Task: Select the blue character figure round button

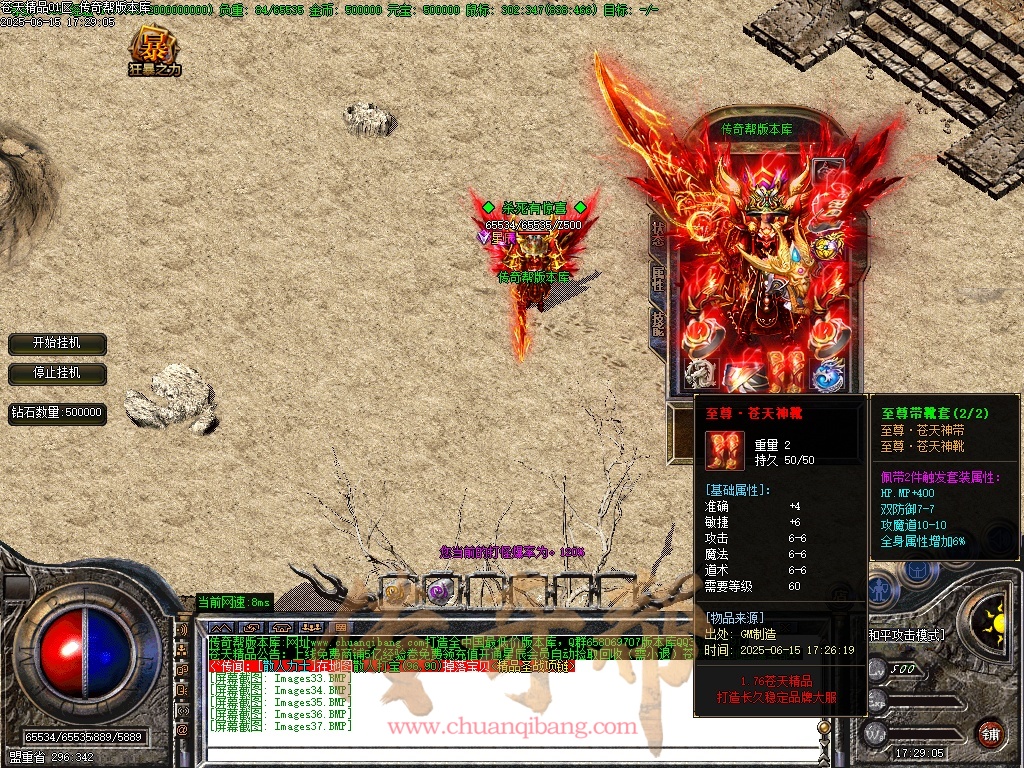Action: click(x=880, y=592)
